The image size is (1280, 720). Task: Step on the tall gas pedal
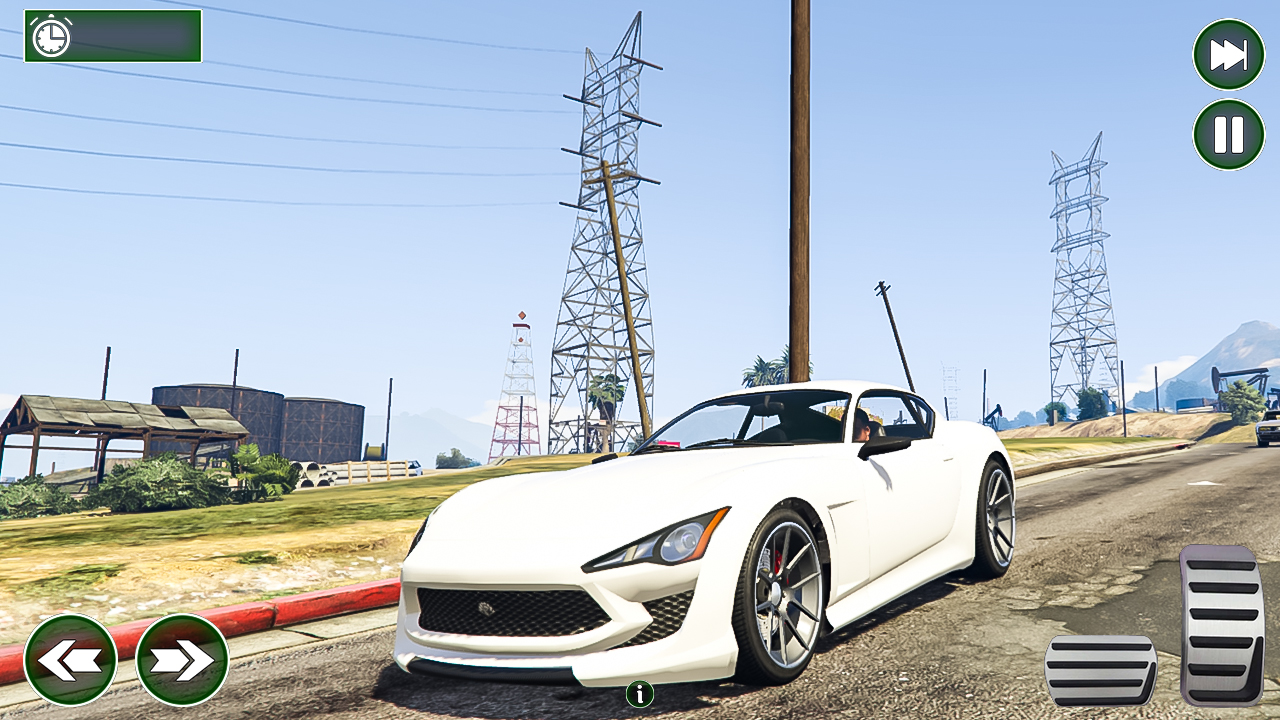(x=1221, y=625)
